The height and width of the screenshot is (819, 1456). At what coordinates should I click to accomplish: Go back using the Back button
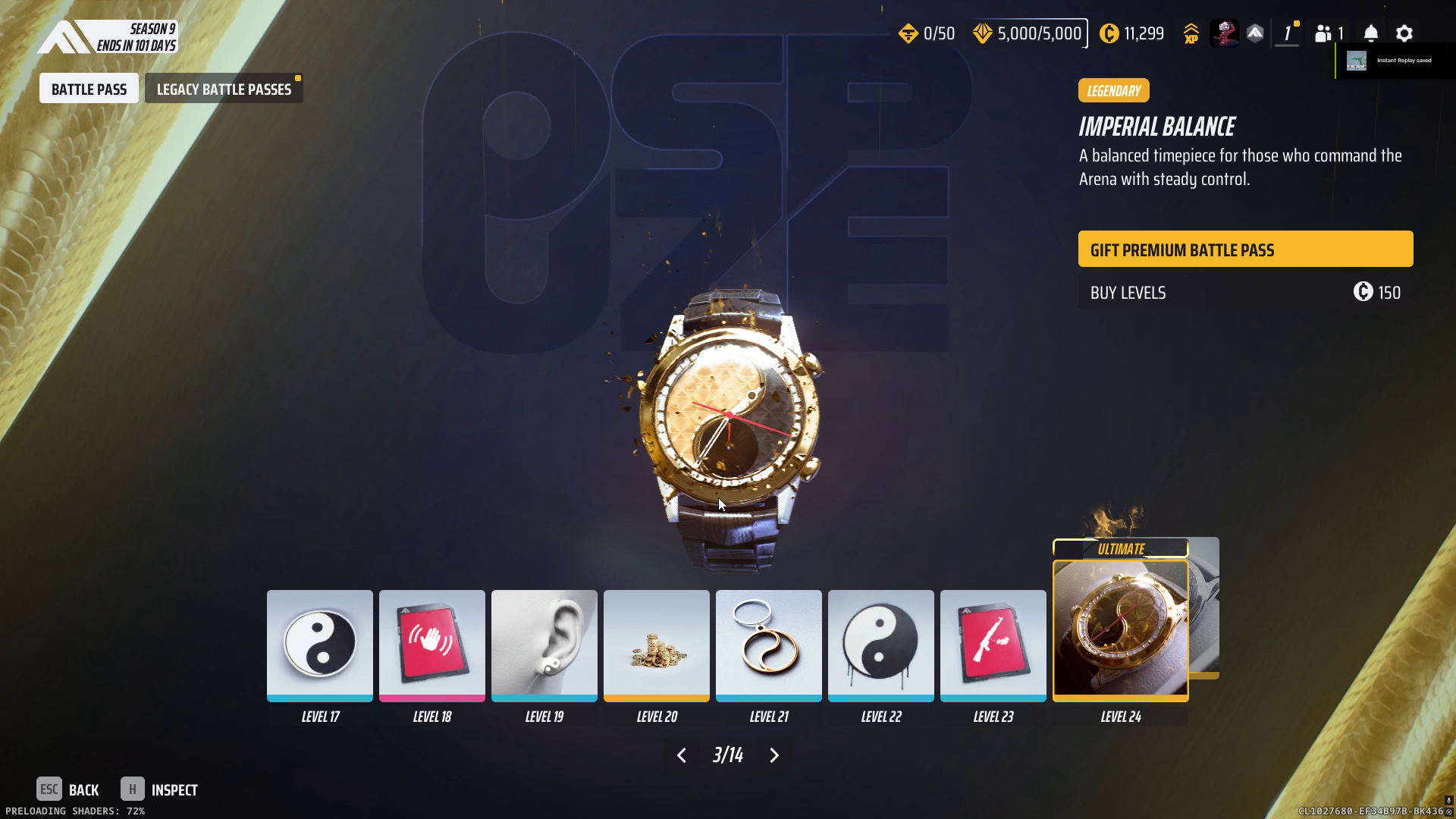point(68,789)
